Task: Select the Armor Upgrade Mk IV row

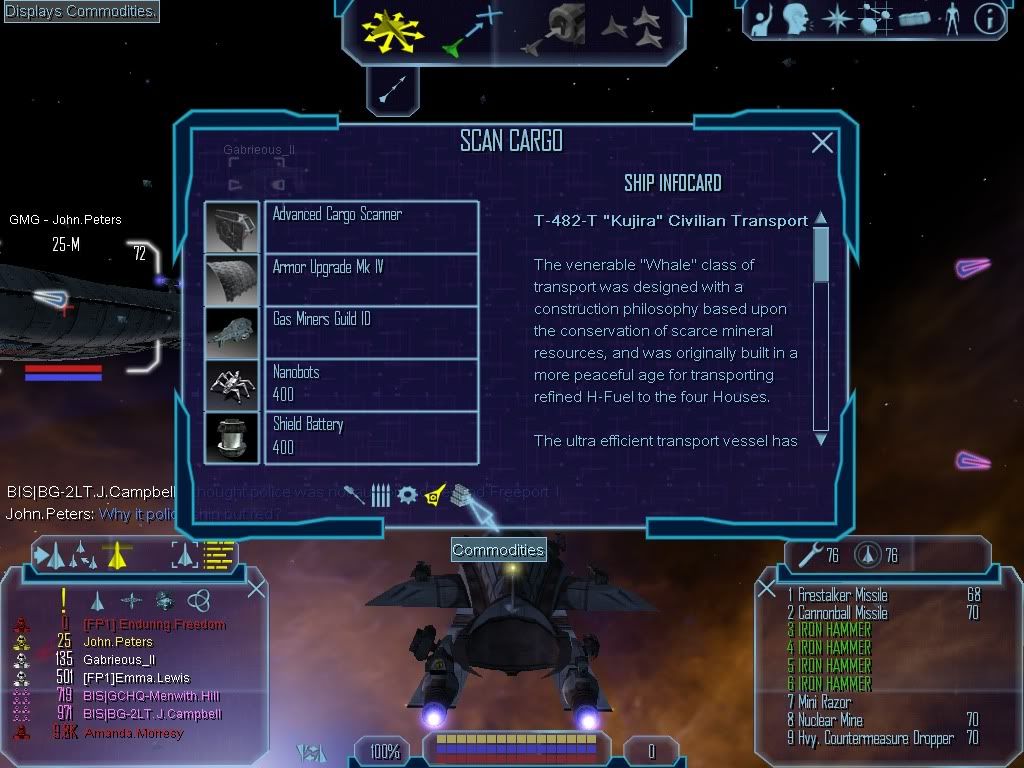Action: 371,279
